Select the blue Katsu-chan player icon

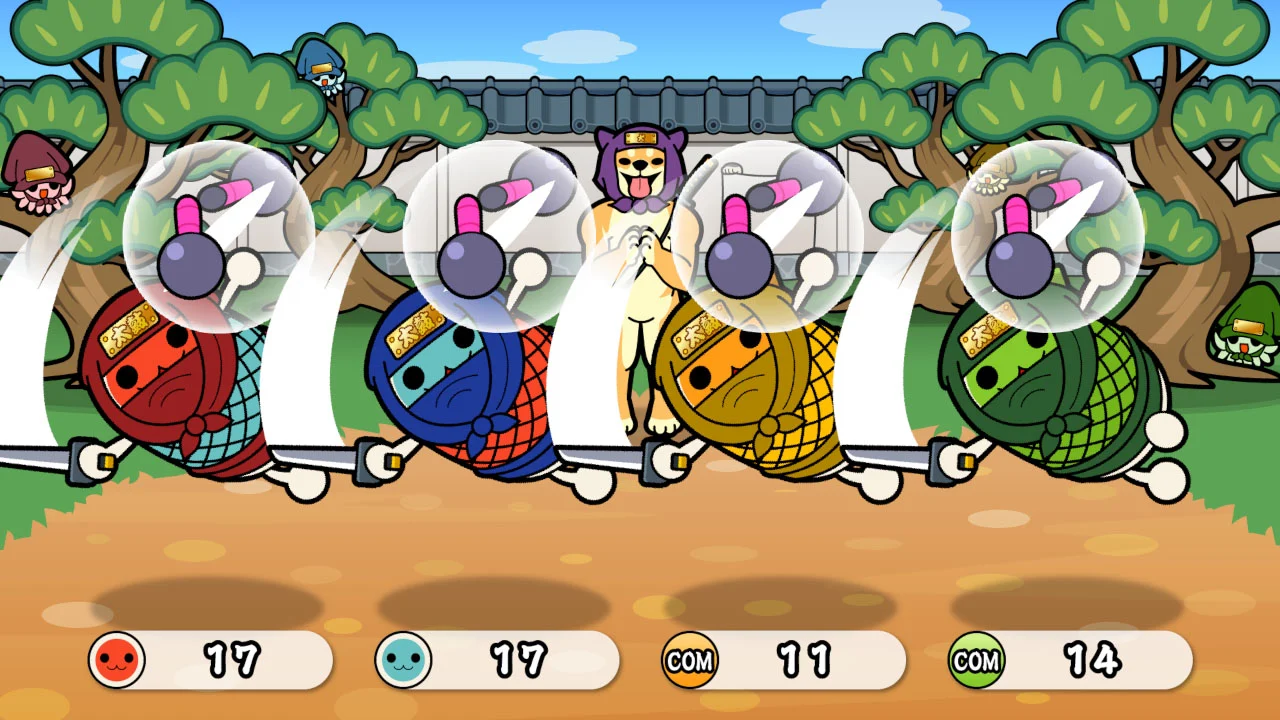click(403, 660)
